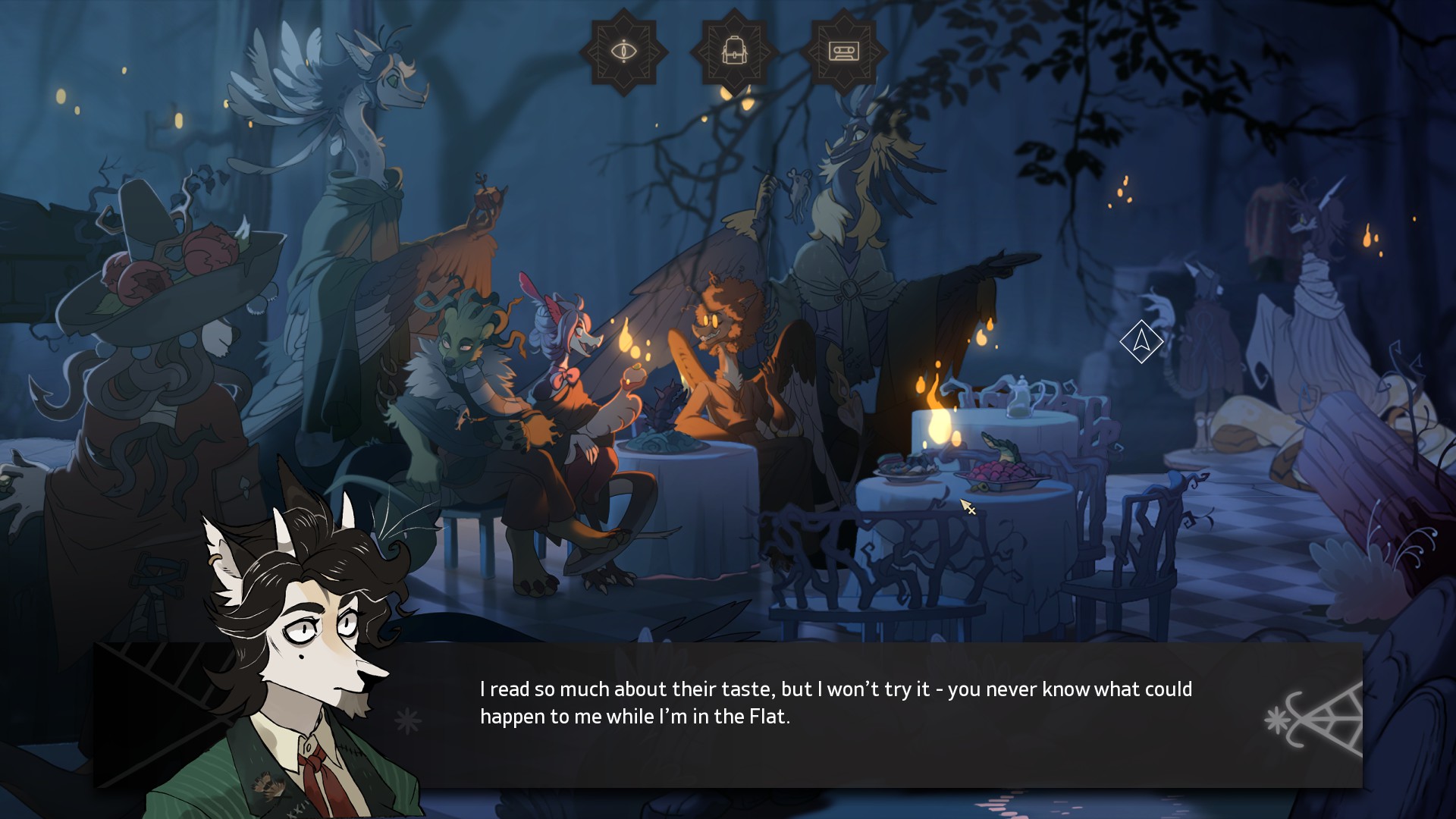Open the backpack inventory

point(733,52)
